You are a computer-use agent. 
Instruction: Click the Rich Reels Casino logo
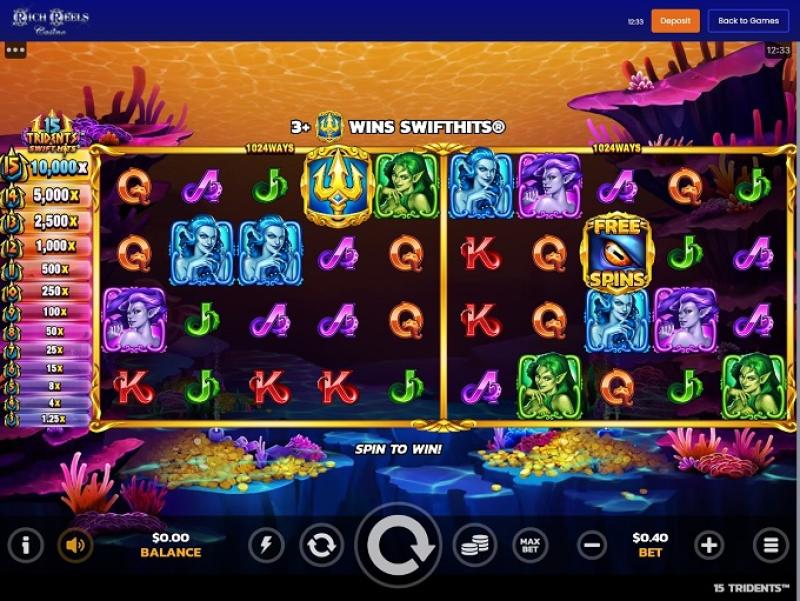(x=50, y=21)
